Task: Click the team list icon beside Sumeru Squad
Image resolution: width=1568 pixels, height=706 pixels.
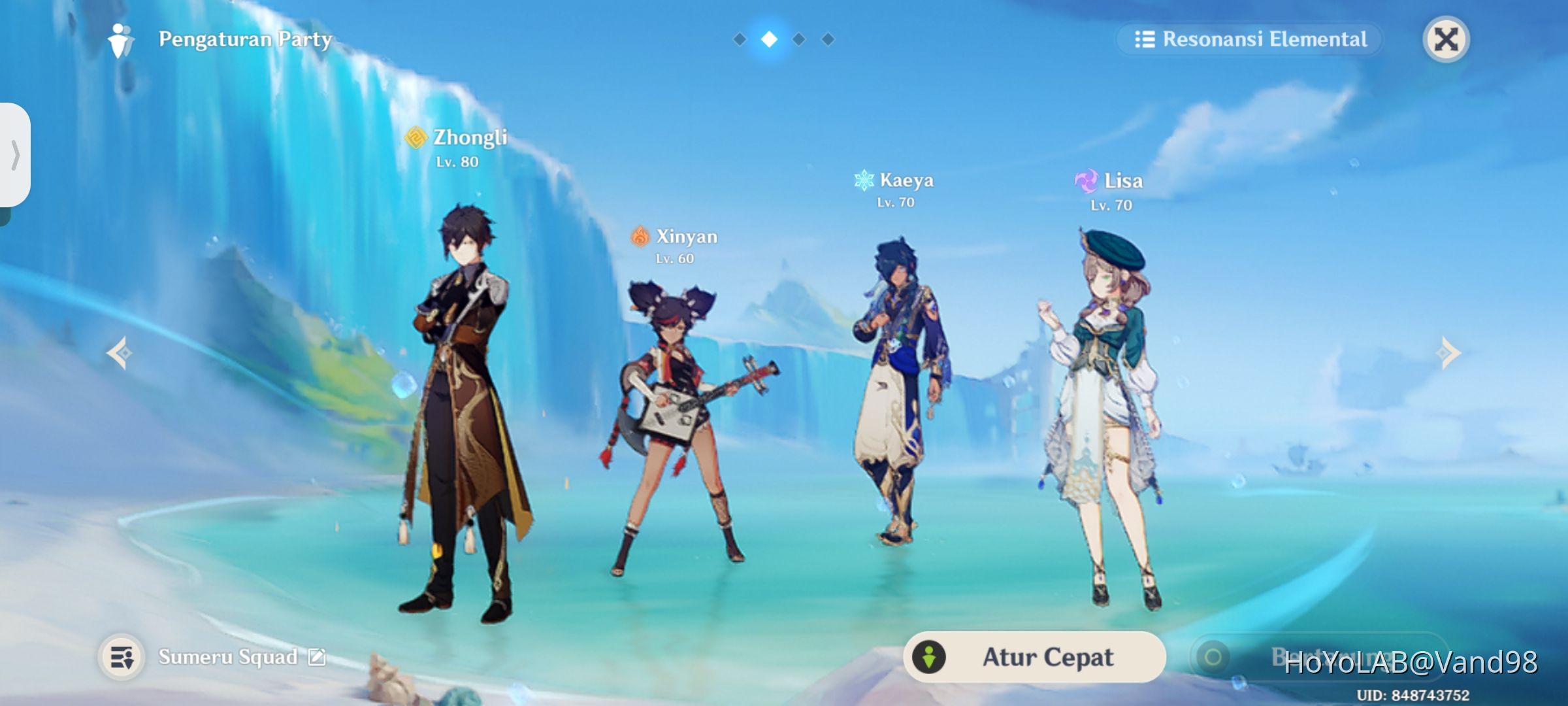Action: click(121, 658)
